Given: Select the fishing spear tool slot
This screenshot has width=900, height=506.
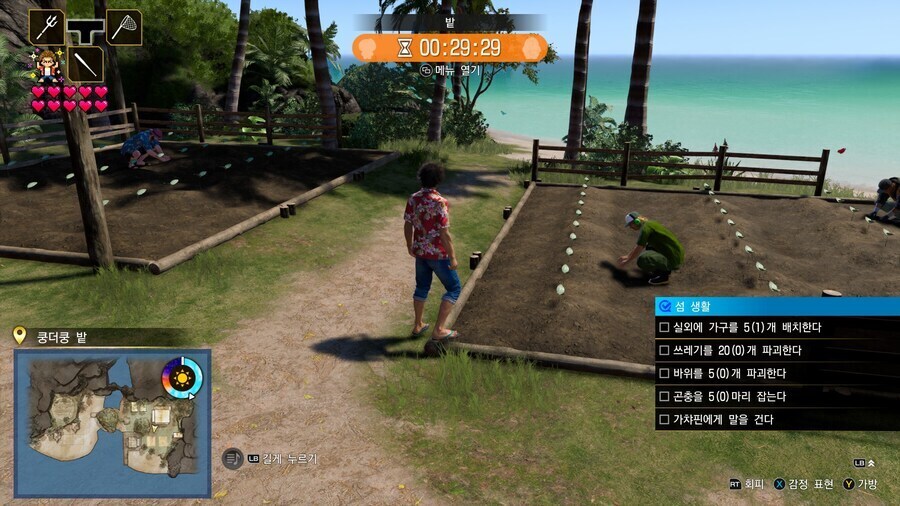Looking at the screenshot, I should point(46,27).
